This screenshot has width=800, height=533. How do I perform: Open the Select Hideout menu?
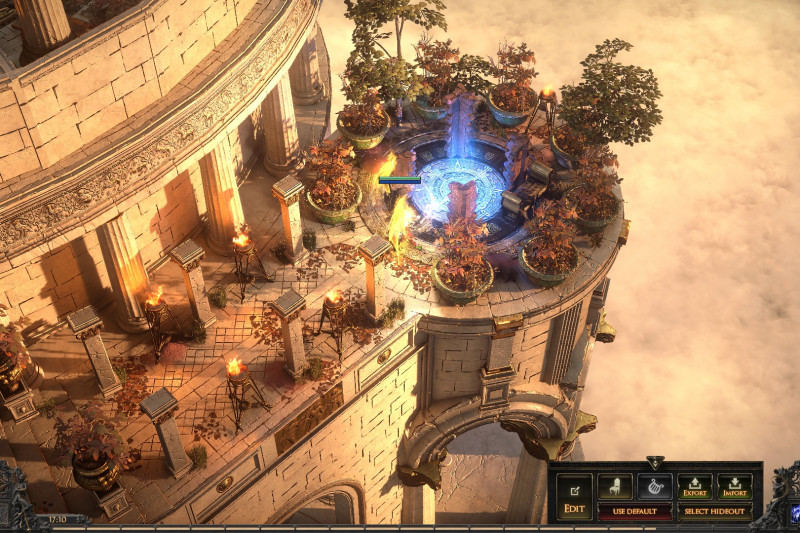(715, 511)
